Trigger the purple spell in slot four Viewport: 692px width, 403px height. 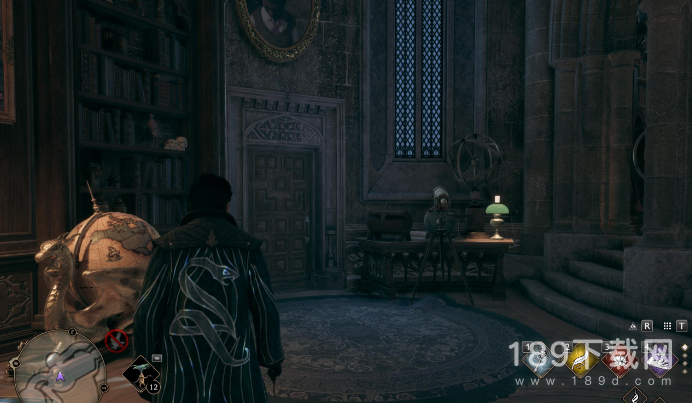tap(658, 361)
